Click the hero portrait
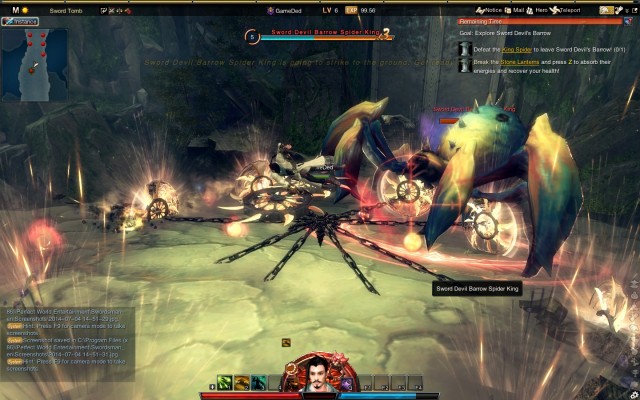Screen dimensions: 640x400 click(x=312, y=377)
